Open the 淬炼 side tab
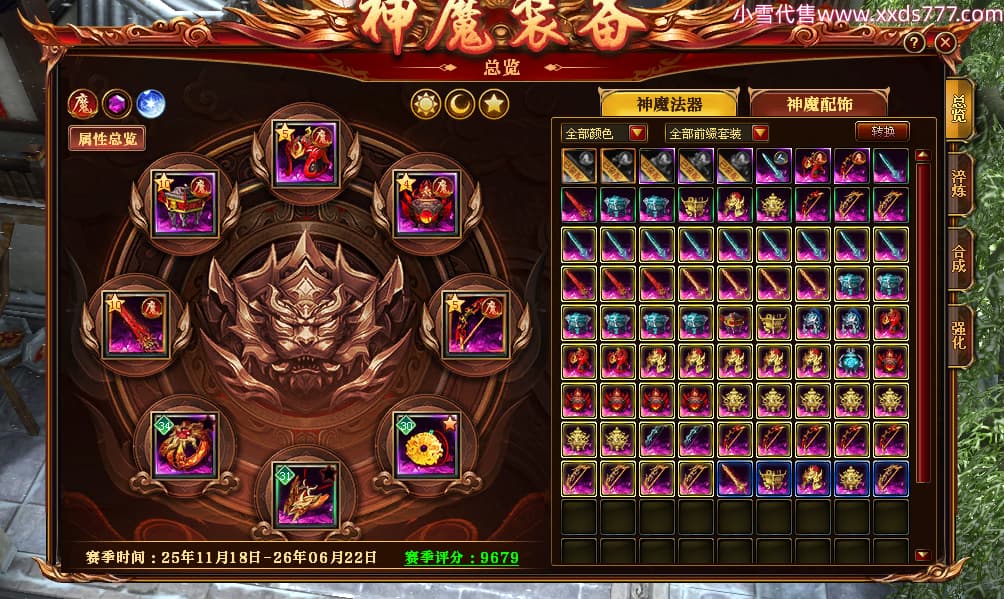Screen dimensions: 1004x599 (x=959, y=178)
